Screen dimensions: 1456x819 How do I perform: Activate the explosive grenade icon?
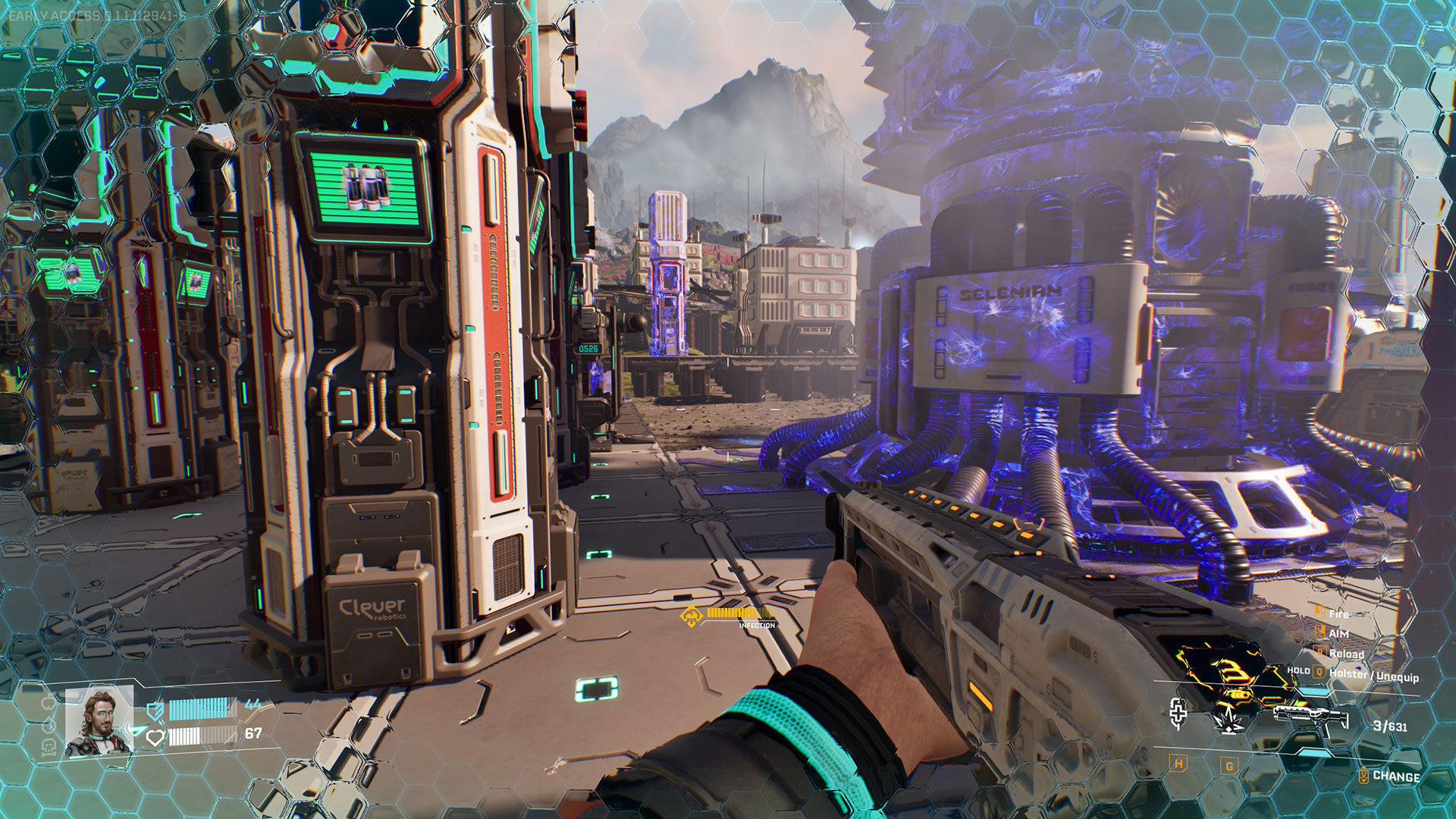click(1228, 717)
